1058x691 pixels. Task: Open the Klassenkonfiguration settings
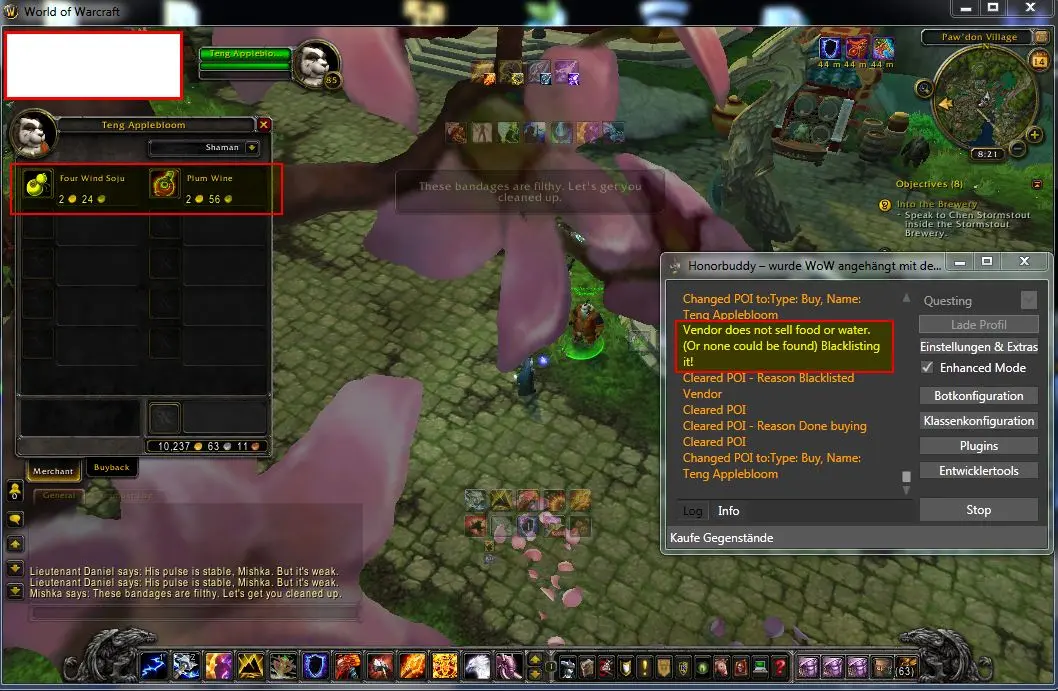pyautogui.click(x=978, y=421)
